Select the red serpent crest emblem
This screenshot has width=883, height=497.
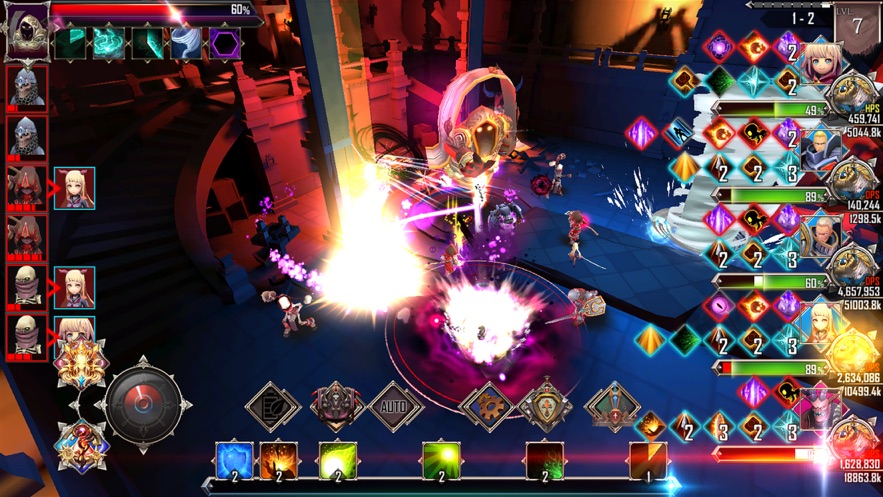[81, 445]
